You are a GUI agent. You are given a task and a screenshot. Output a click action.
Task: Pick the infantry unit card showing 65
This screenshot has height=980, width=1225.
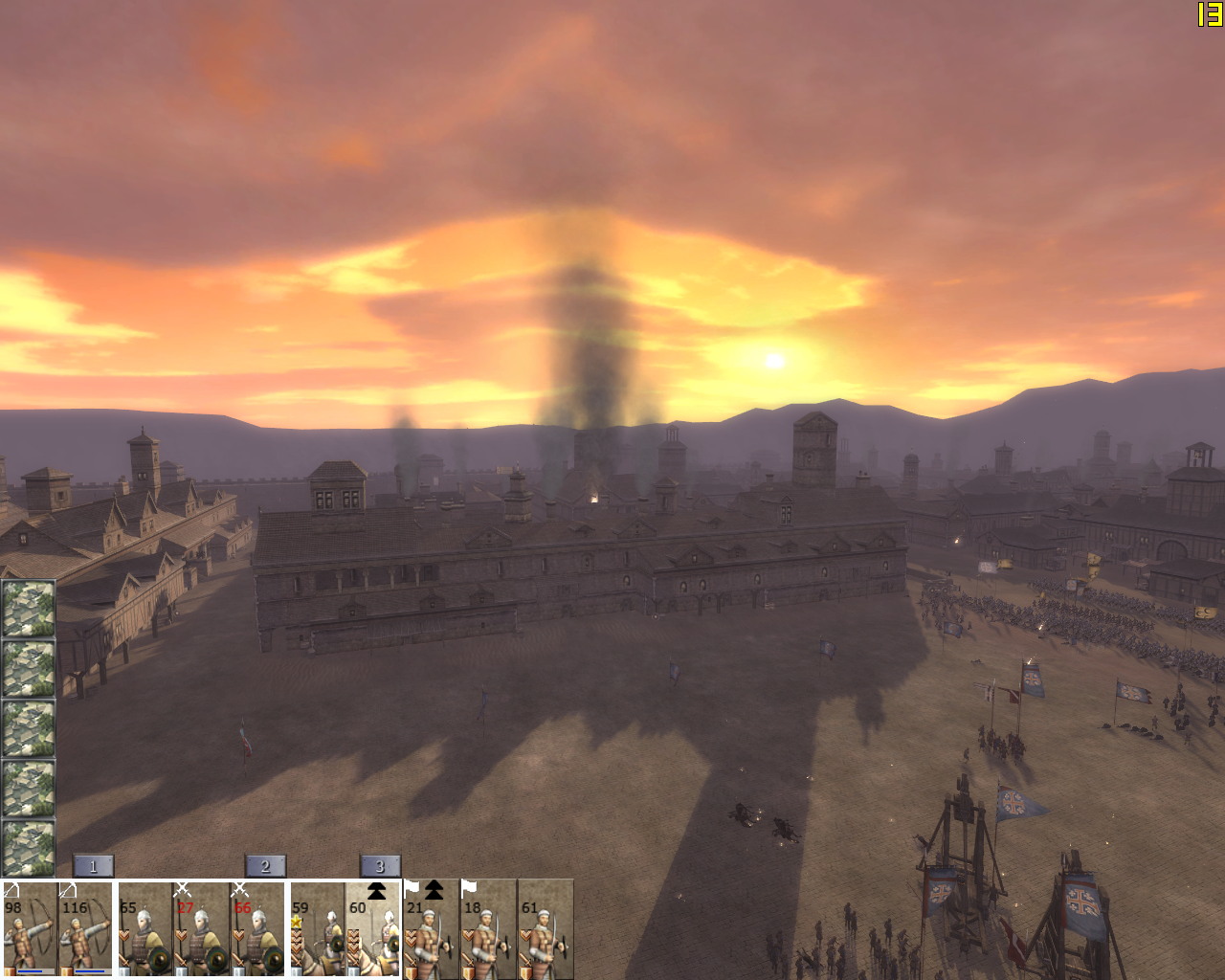[145, 930]
